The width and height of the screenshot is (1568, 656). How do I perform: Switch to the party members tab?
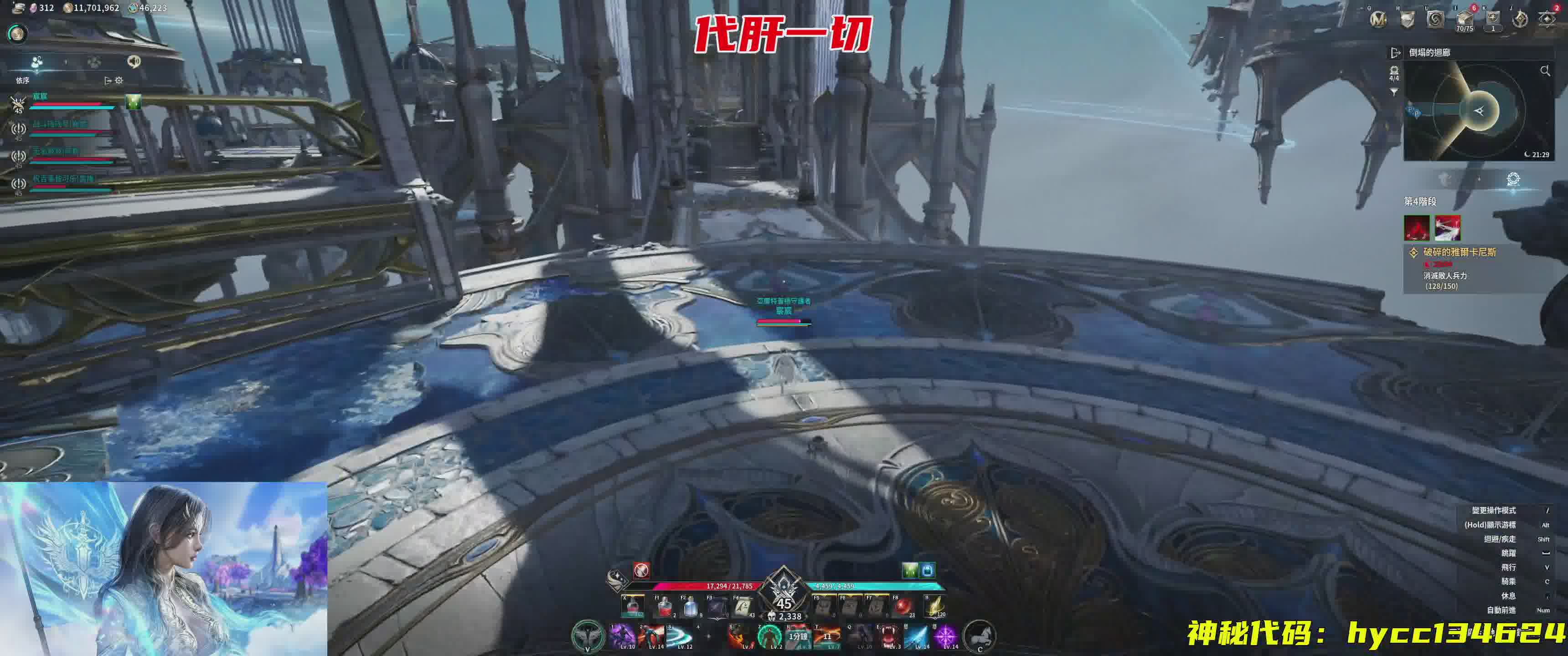pyautogui.click(x=37, y=62)
